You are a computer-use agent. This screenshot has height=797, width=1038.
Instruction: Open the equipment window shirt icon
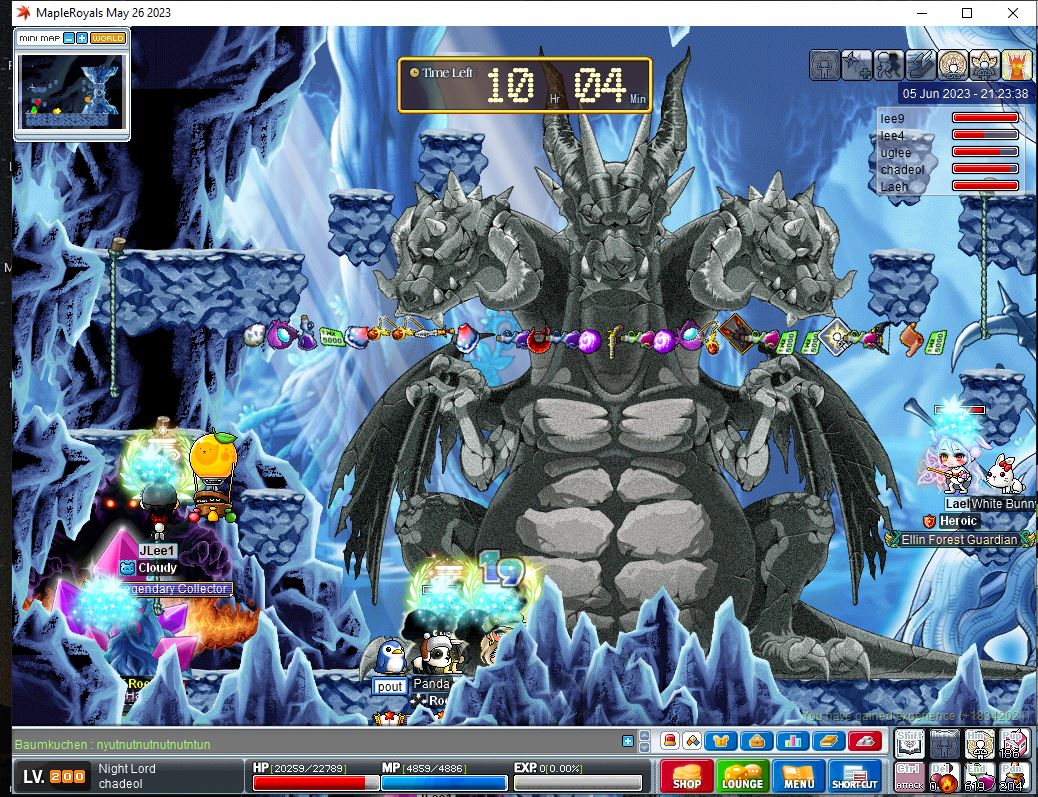pos(720,741)
